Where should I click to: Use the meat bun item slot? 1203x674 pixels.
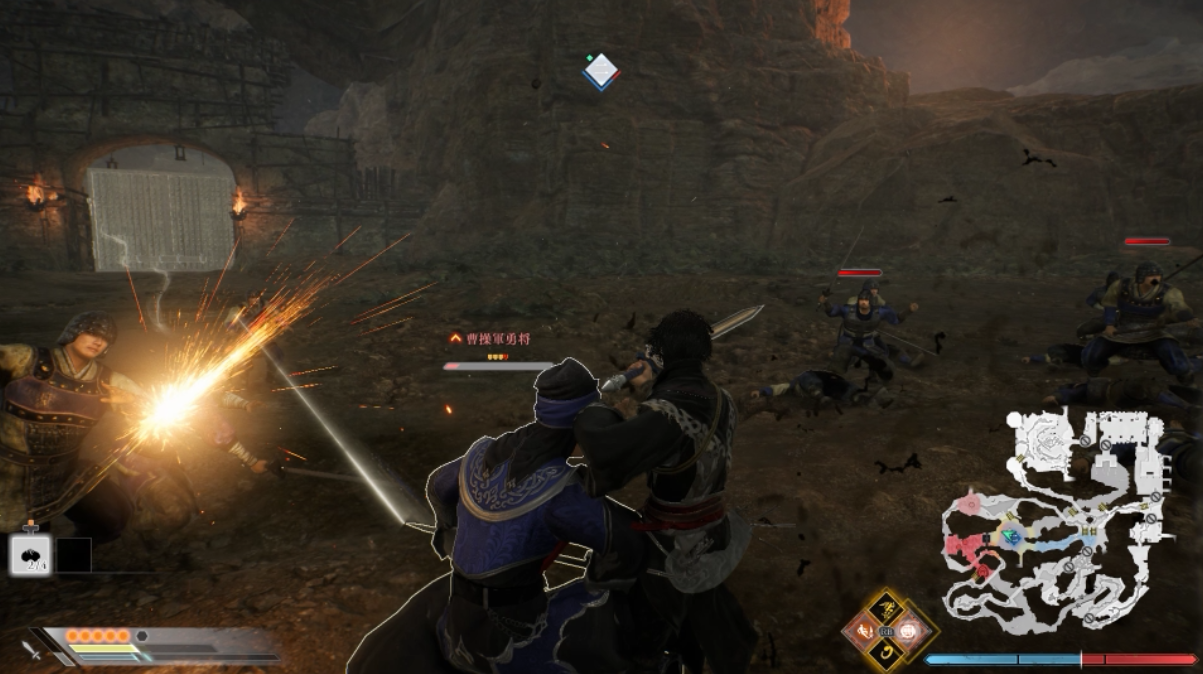(30, 555)
